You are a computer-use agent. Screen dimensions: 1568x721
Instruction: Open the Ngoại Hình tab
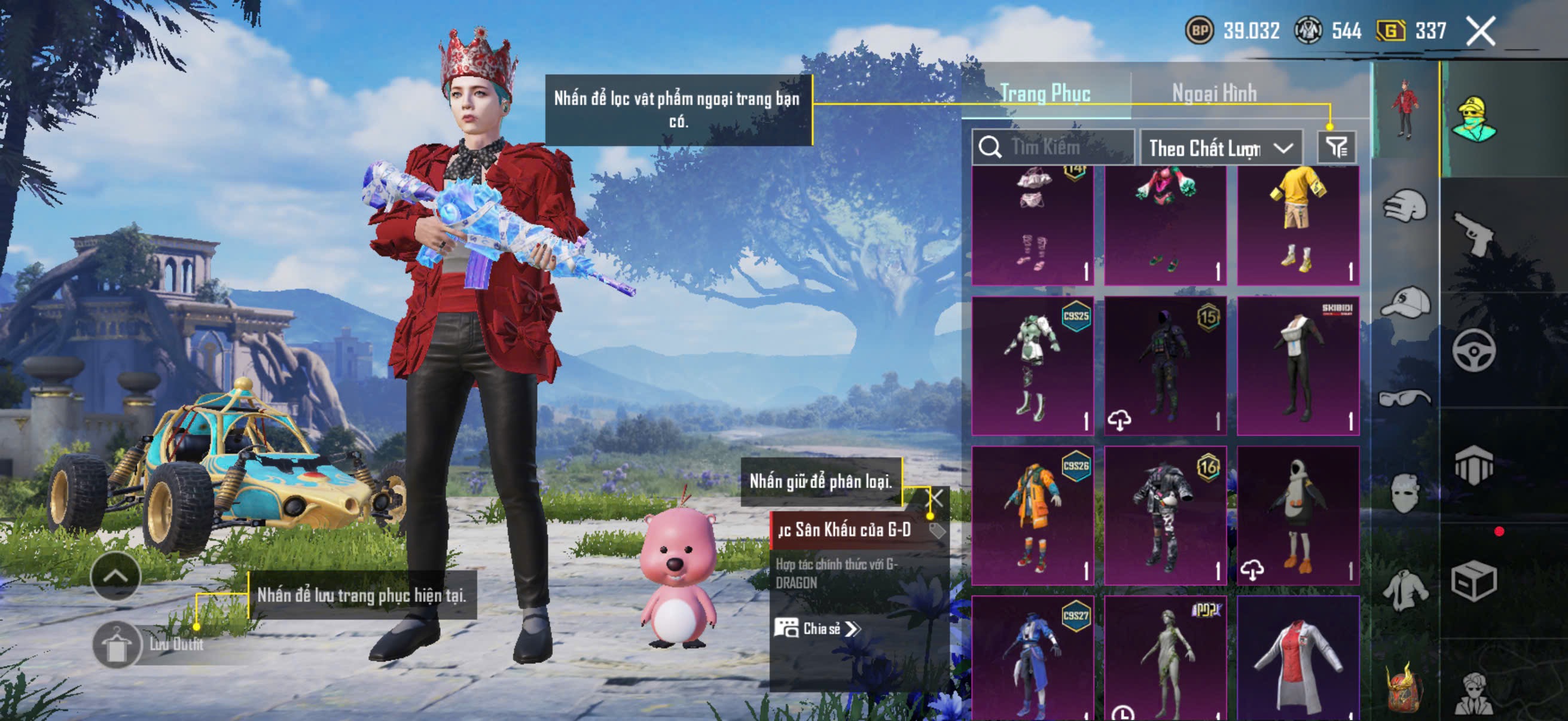[x=1214, y=93]
